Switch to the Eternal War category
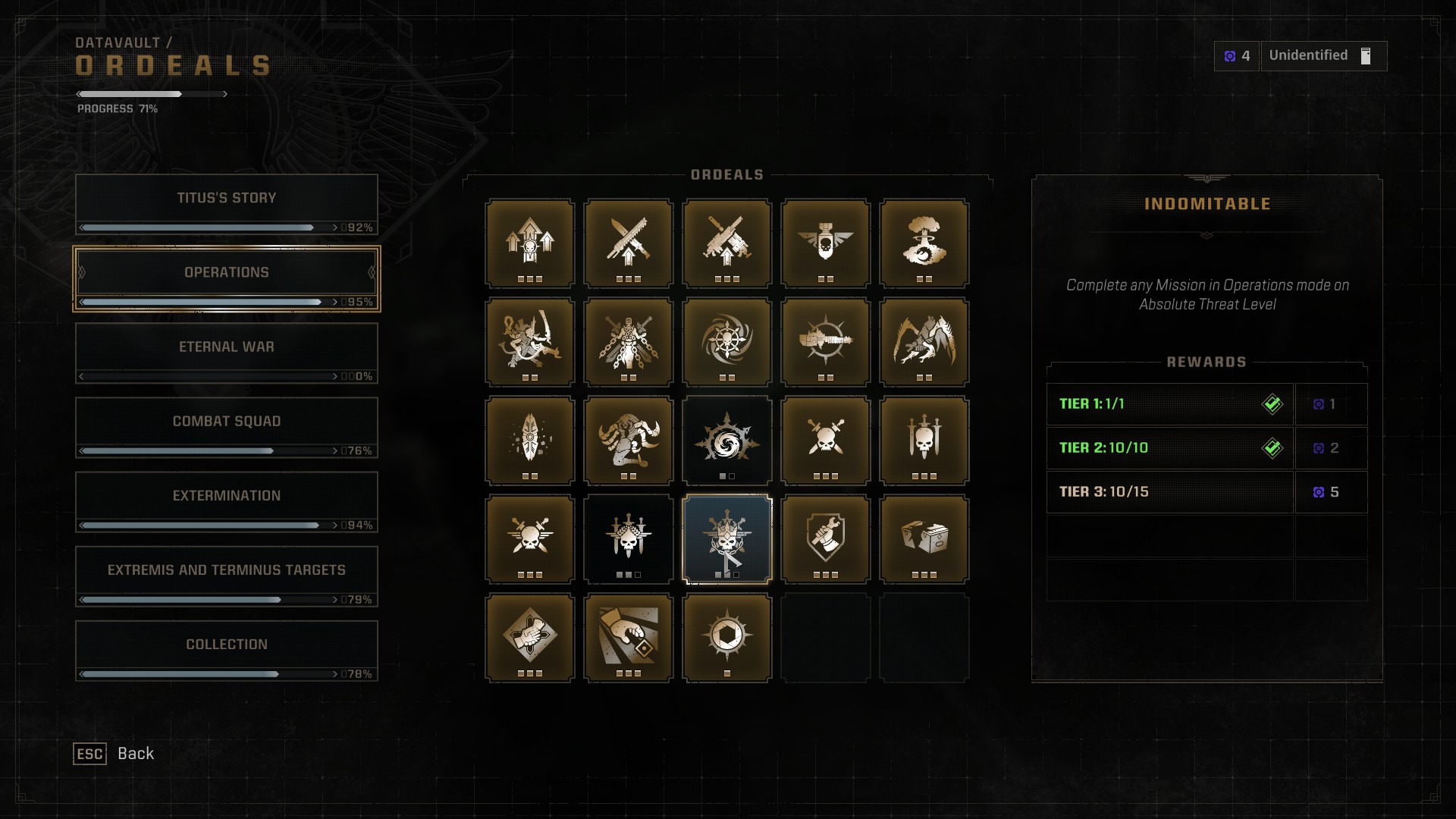 226,347
